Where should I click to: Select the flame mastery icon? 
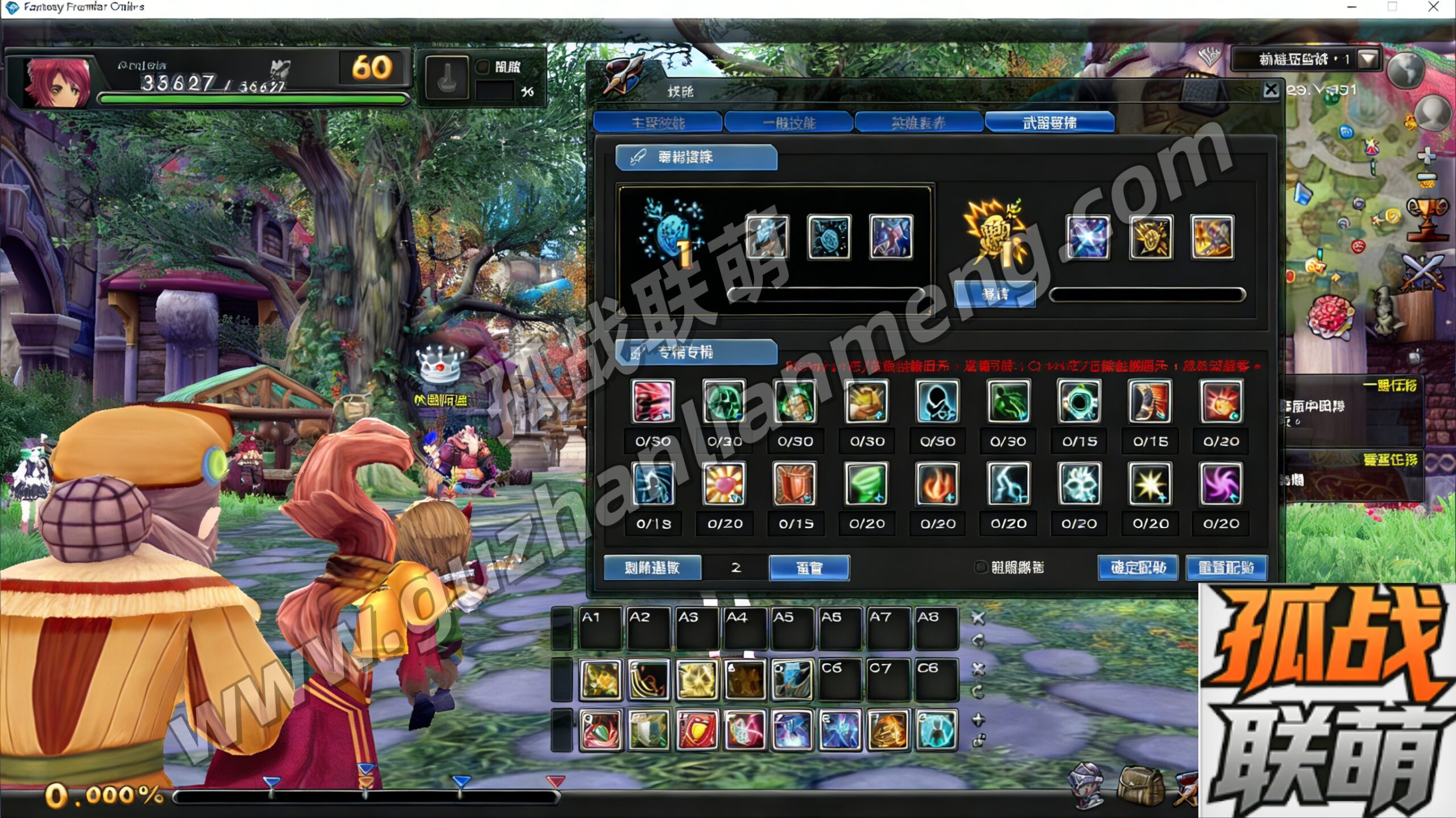click(x=937, y=484)
